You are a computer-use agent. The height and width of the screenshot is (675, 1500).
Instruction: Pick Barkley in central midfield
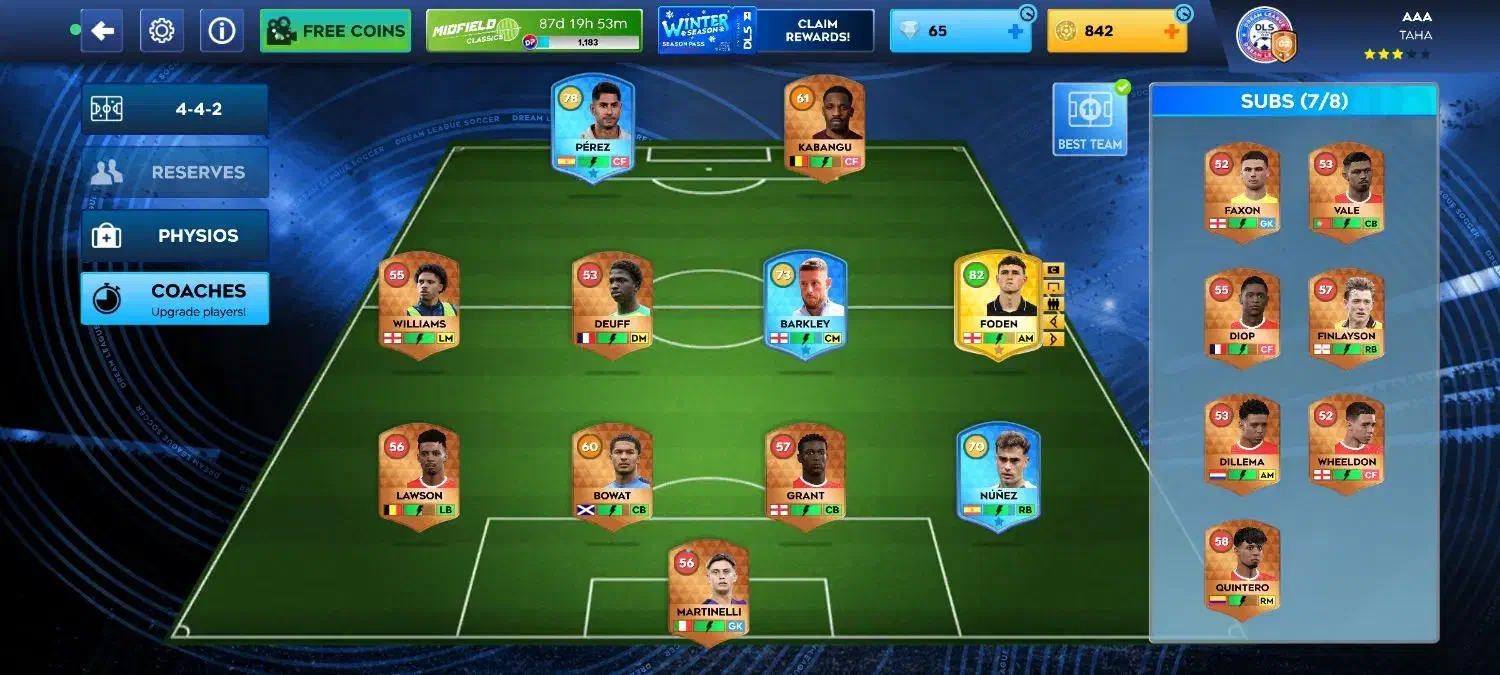pos(805,305)
